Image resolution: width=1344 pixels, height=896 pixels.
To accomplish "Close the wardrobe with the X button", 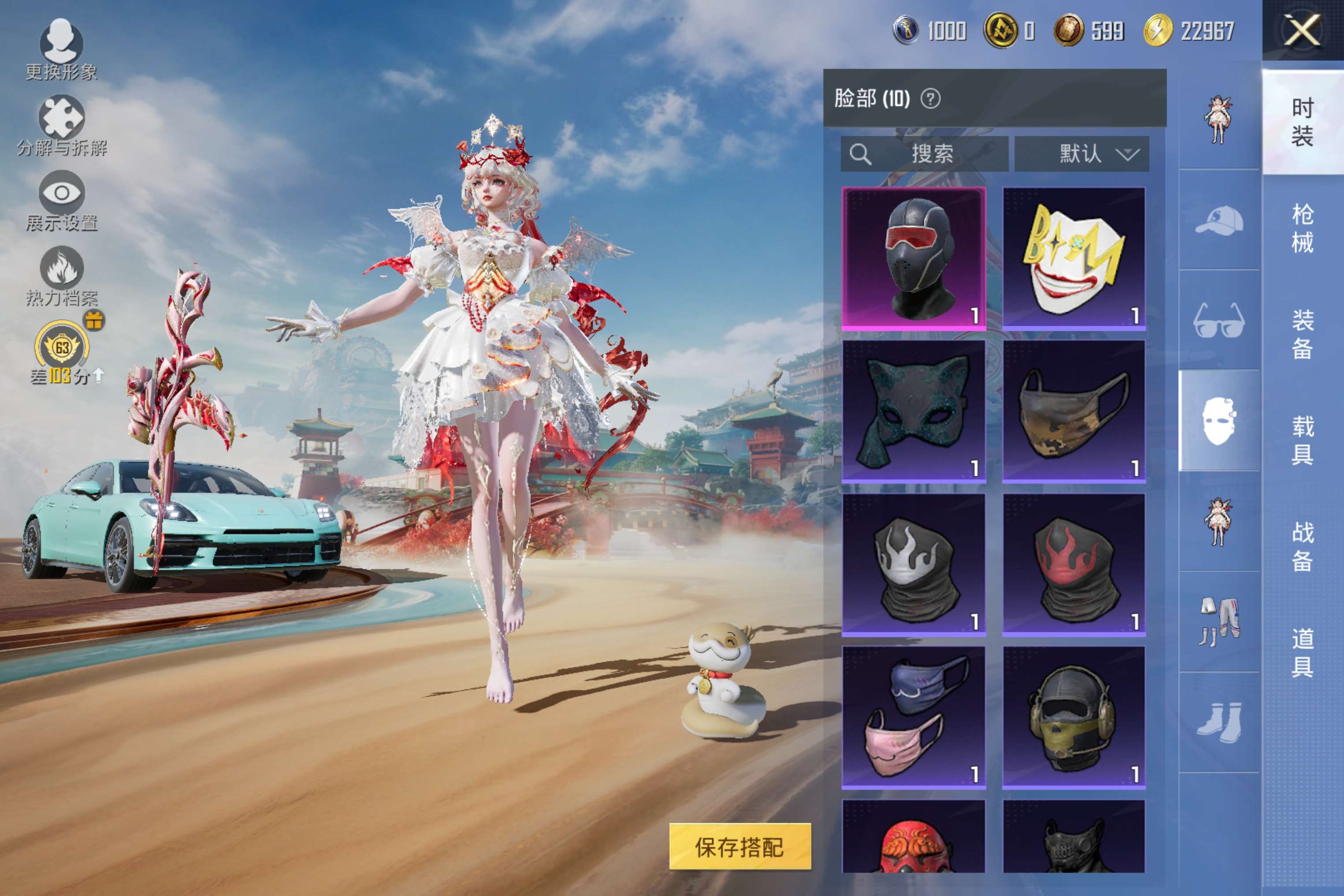I will coord(1302,30).
